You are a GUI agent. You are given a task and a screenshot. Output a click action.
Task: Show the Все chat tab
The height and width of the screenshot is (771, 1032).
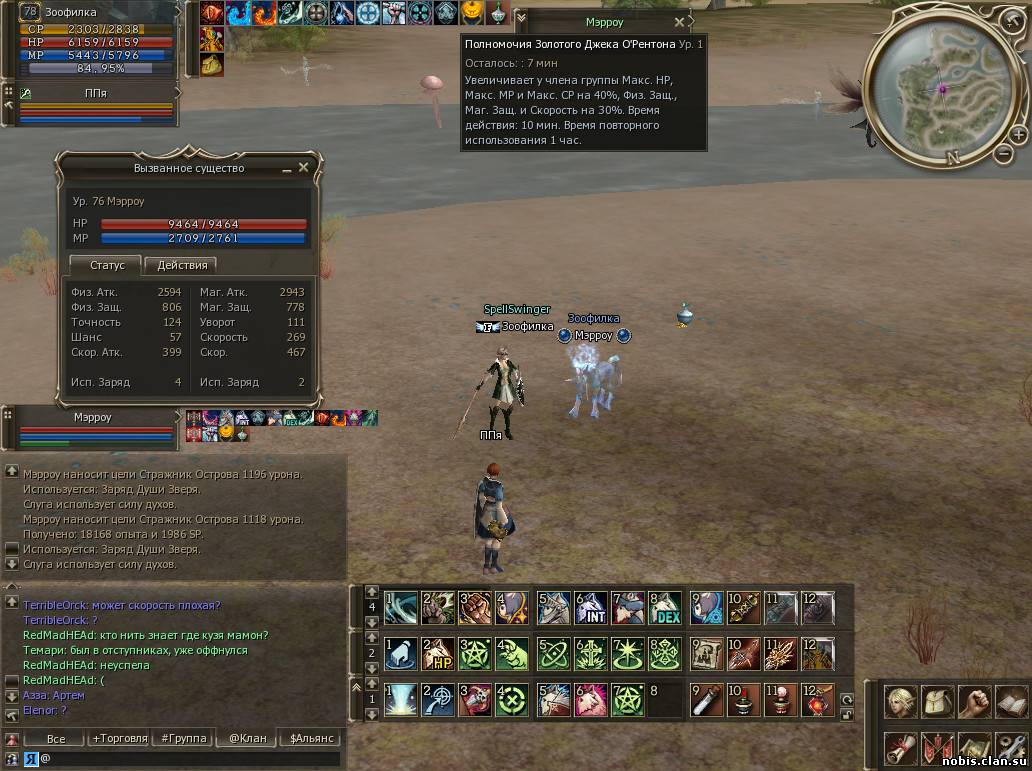point(56,739)
